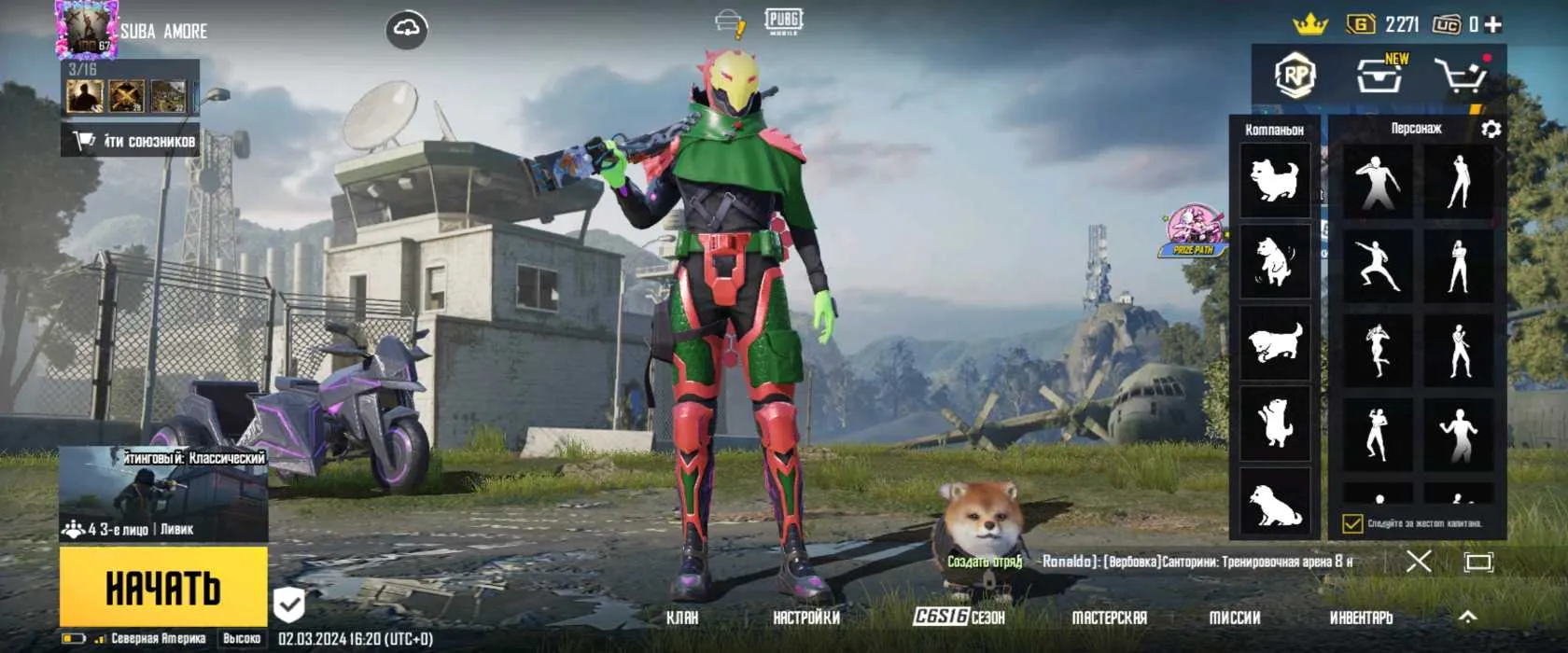Expand the bottom menu up arrow

click(1468, 617)
